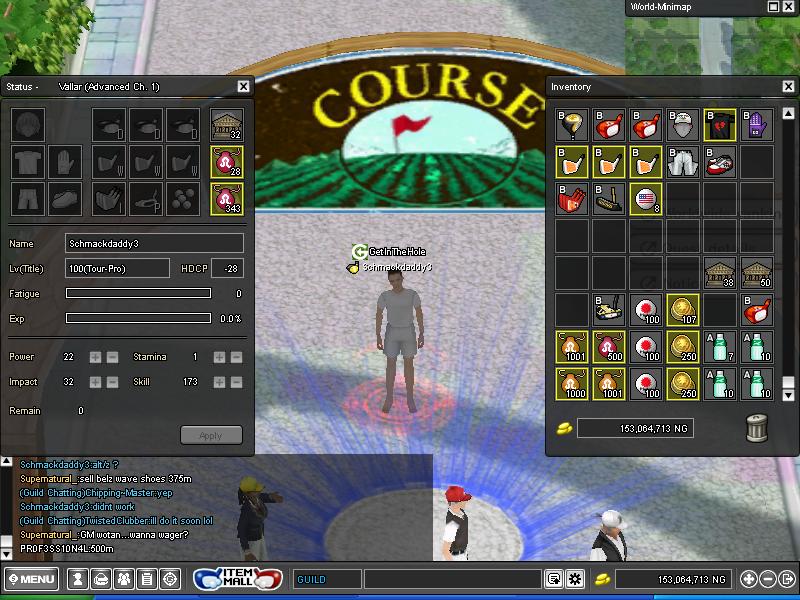
Task: Increase the Impact stat
Action: pos(95,383)
